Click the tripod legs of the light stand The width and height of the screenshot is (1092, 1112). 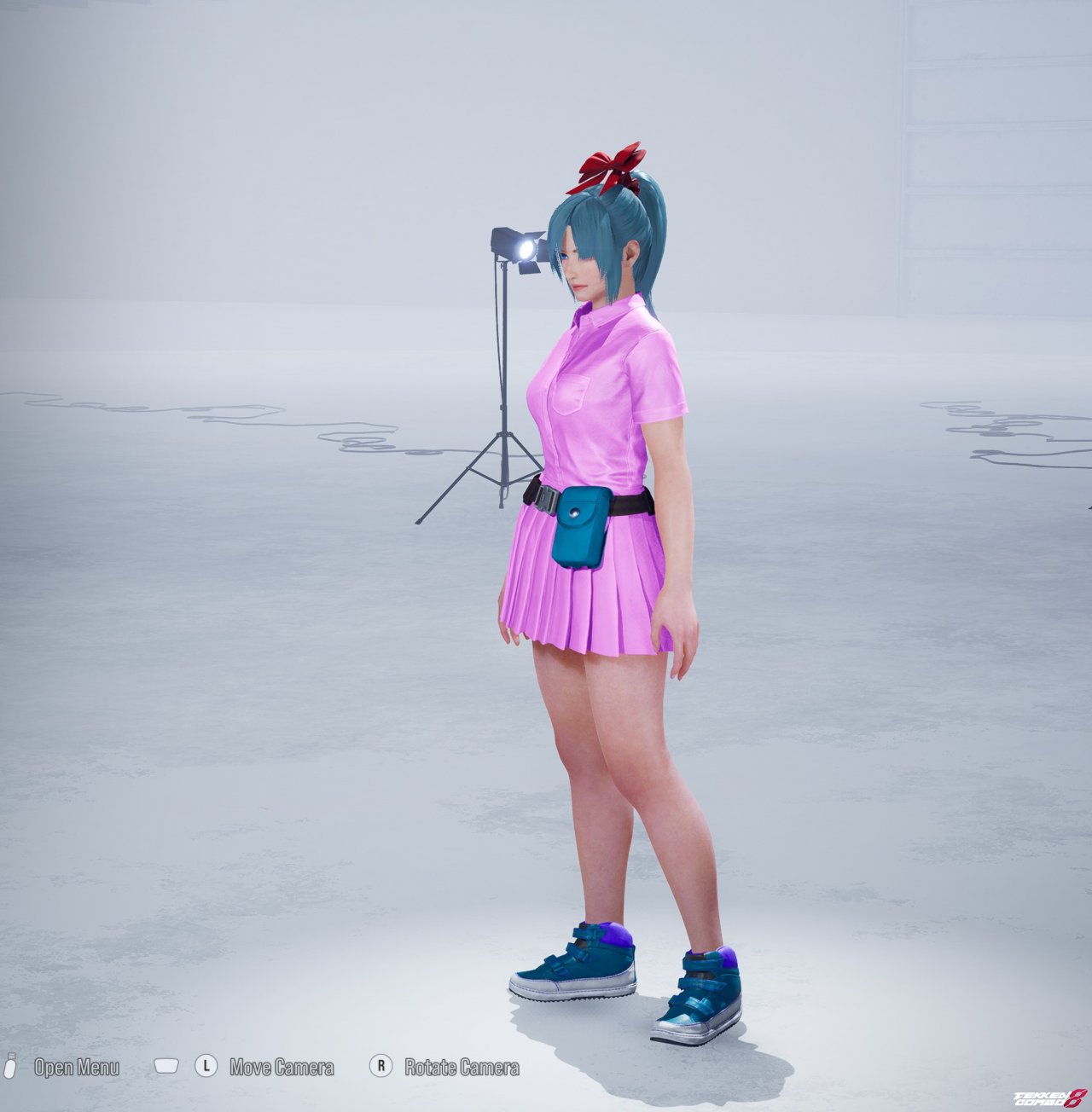(478, 469)
